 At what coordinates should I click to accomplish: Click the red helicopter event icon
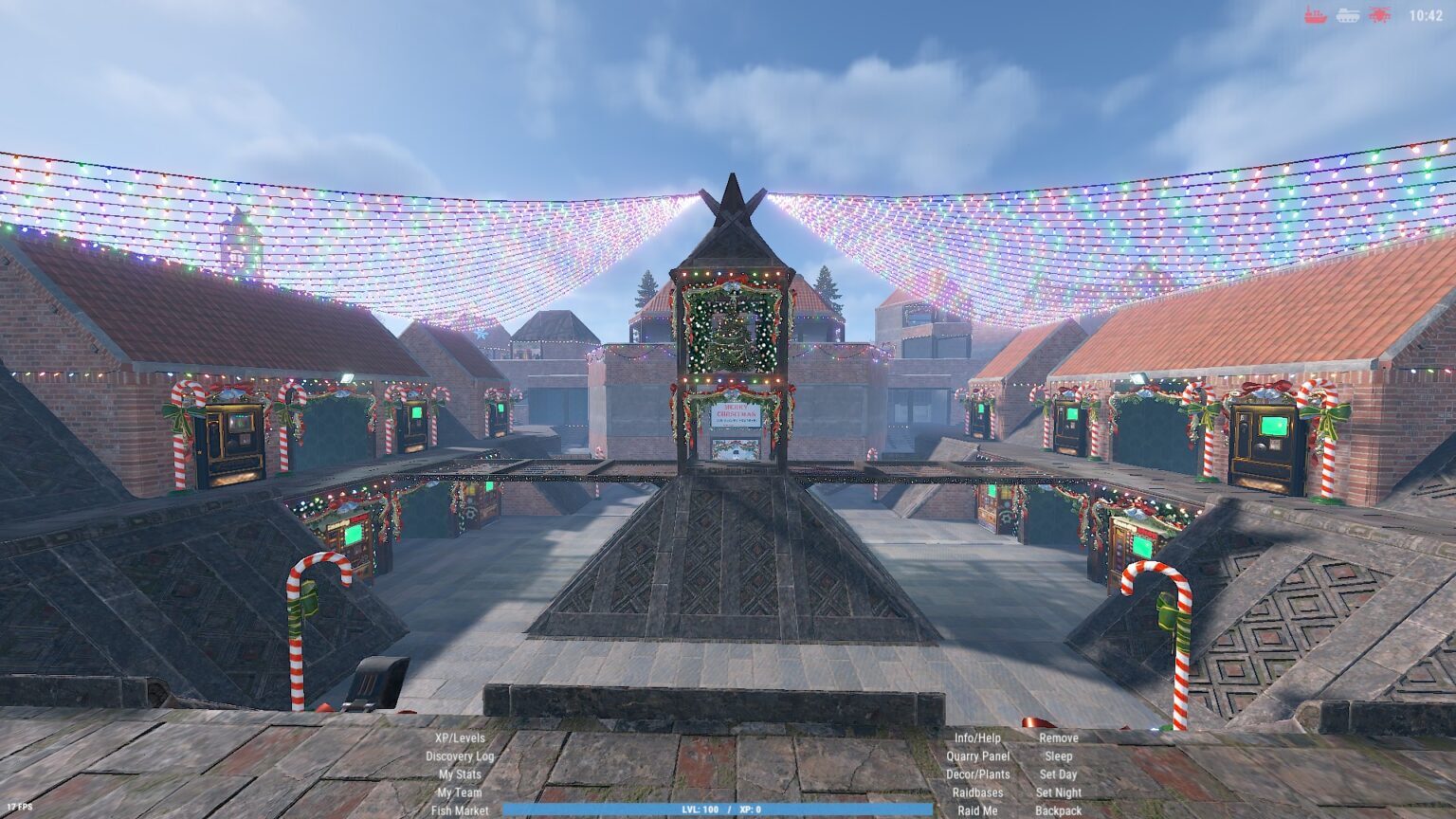1379,15
